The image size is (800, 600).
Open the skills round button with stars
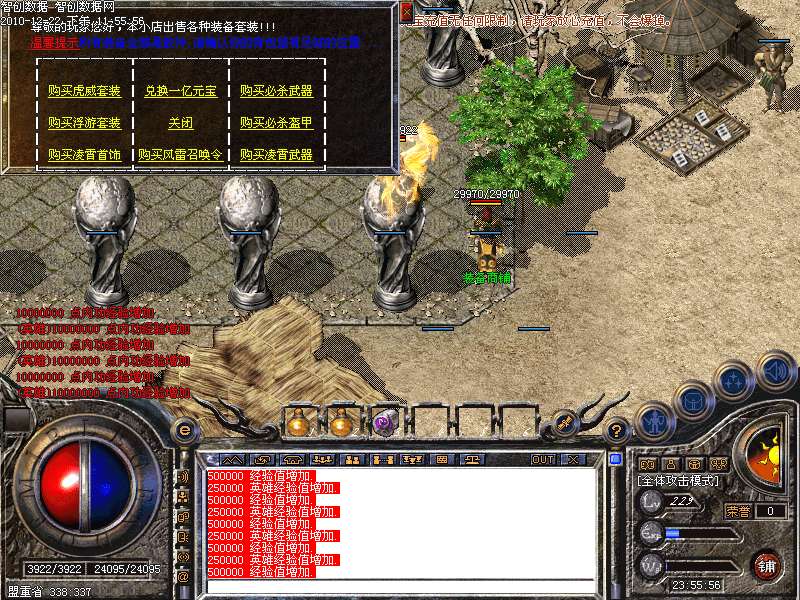(x=735, y=381)
